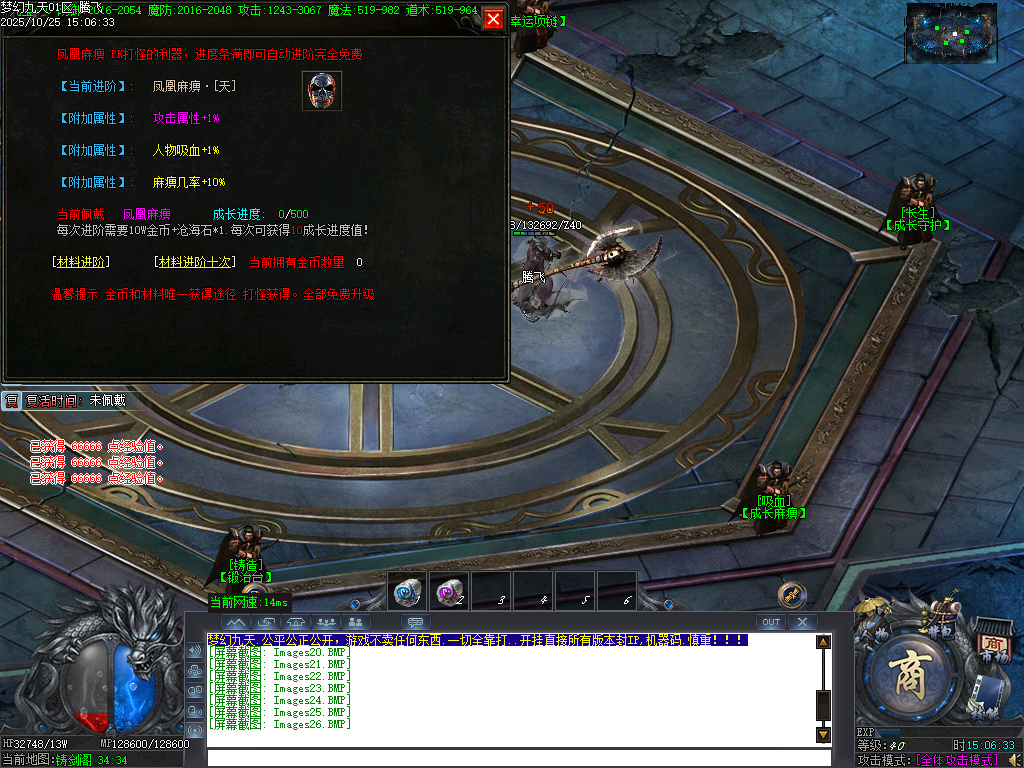This screenshot has height=768, width=1024.
Task: Toggle the sound speaker icon
Action: [194, 652]
